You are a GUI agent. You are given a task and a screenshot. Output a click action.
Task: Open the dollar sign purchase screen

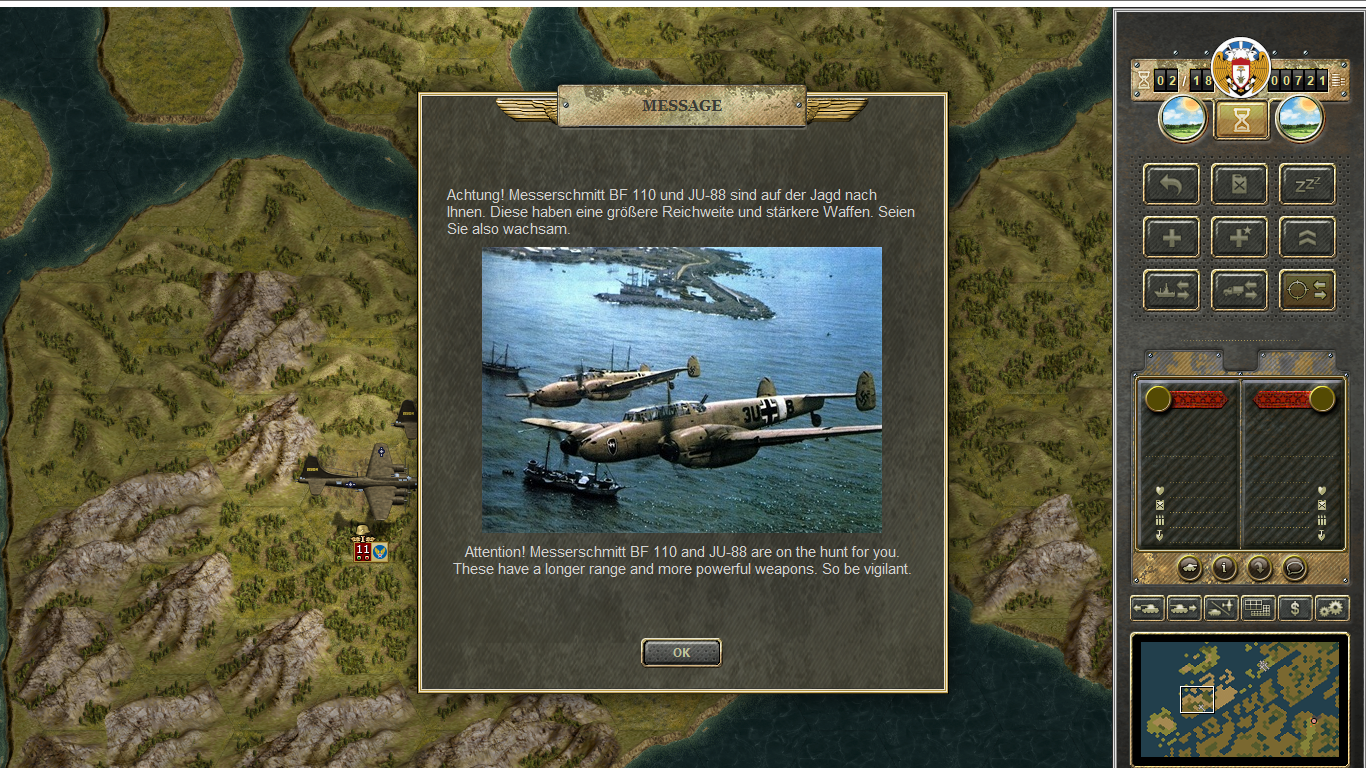coord(1295,608)
